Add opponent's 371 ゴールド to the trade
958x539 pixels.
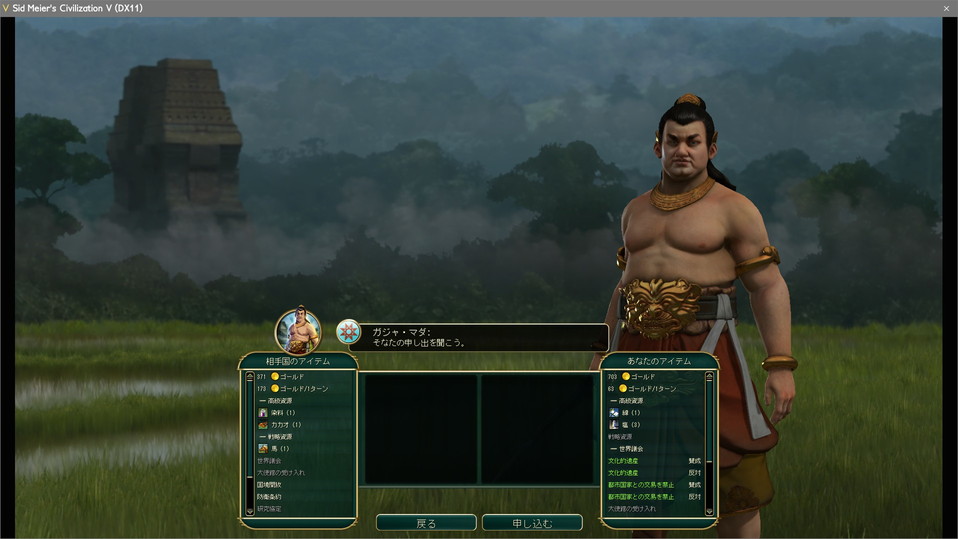[290, 377]
